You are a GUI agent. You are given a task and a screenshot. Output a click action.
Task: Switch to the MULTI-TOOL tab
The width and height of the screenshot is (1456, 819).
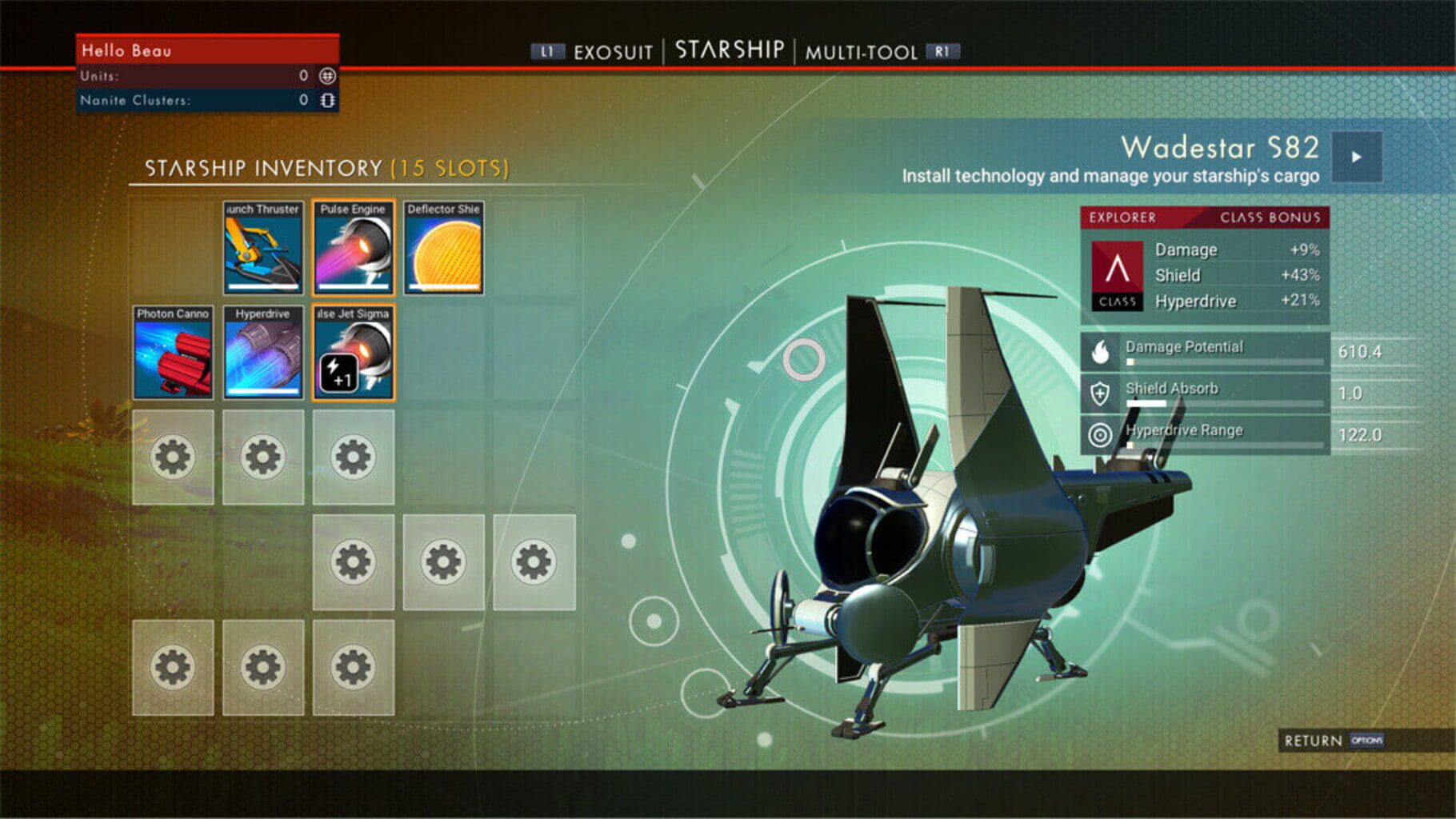[862, 51]
